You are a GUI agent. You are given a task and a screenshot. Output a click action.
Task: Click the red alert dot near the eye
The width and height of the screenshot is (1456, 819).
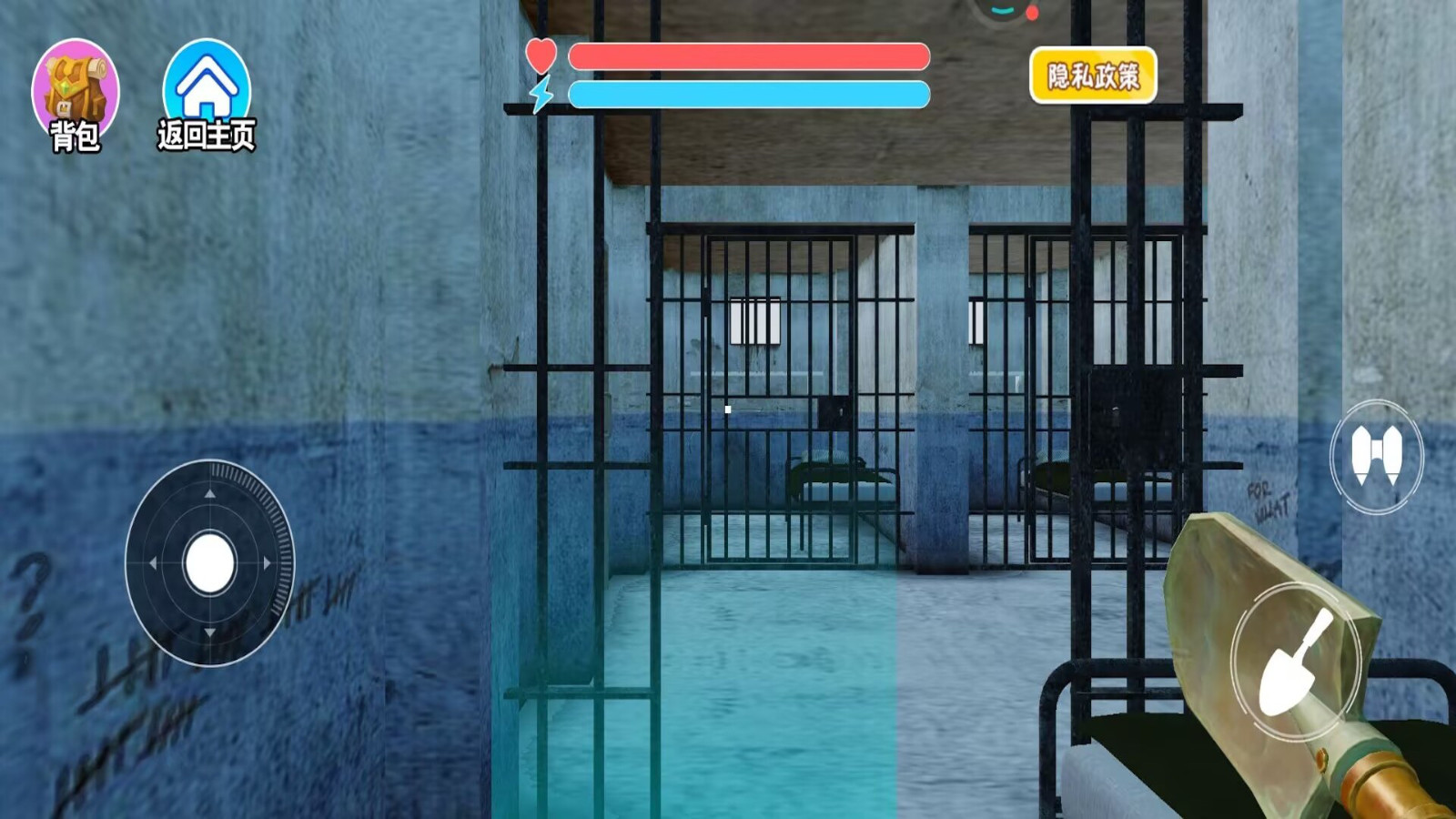pyautogui.click(x=1031, y=13)
